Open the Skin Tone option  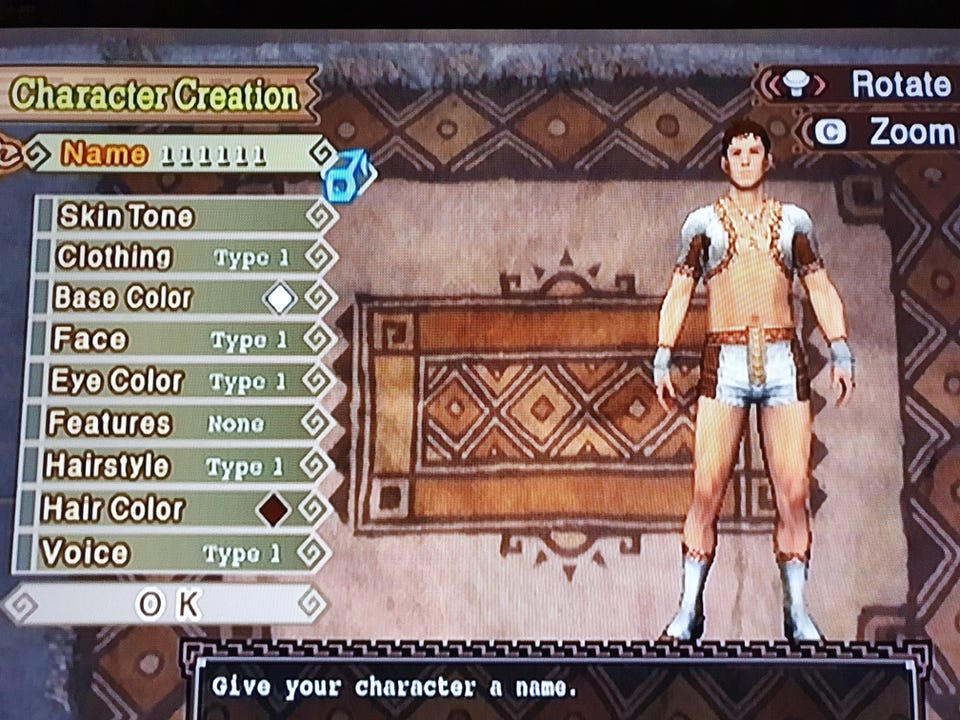[x=180, y=215]
